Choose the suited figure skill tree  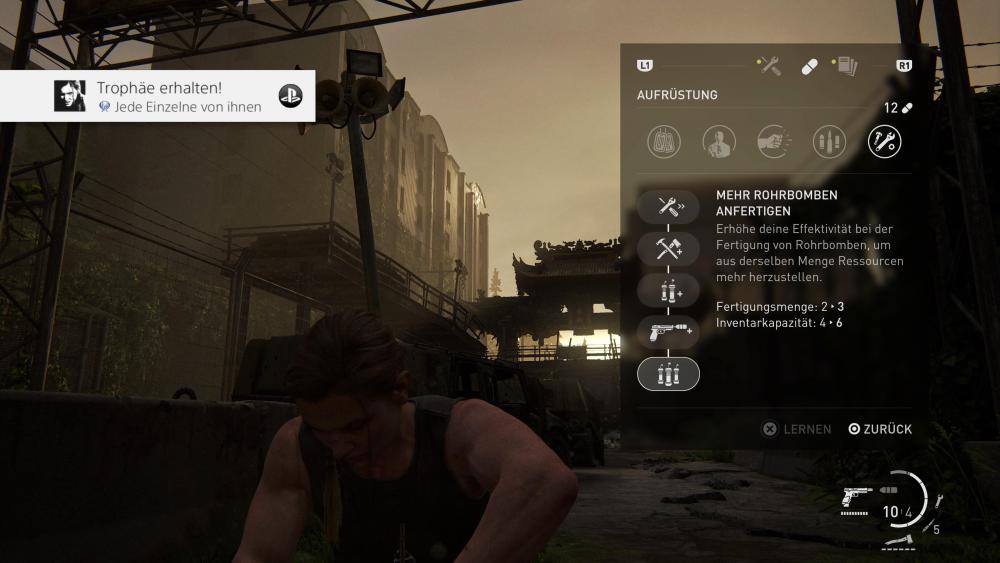719,141
